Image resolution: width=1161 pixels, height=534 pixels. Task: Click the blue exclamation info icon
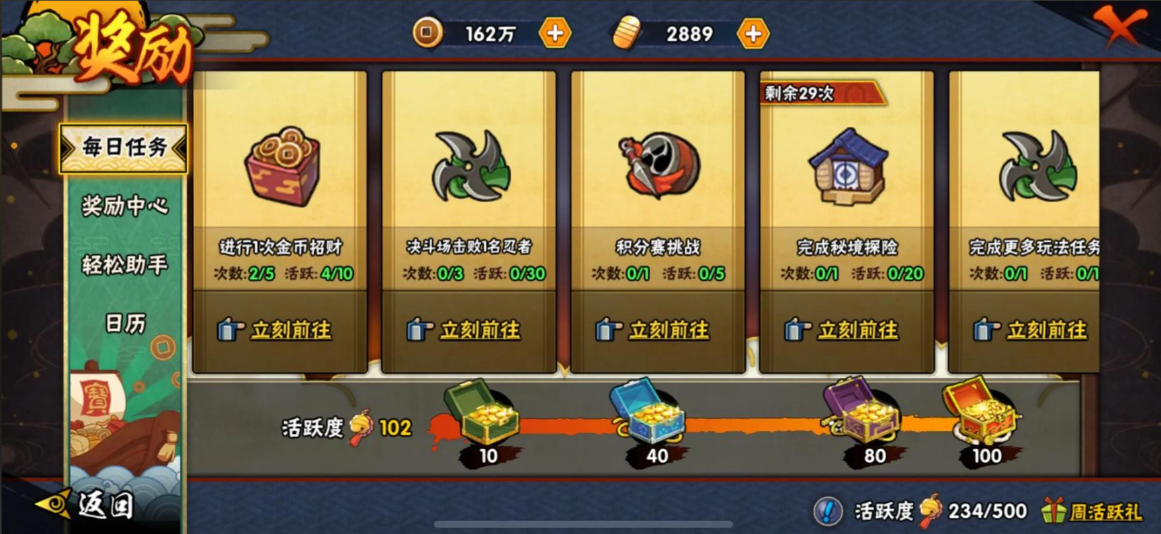[827, 511]
